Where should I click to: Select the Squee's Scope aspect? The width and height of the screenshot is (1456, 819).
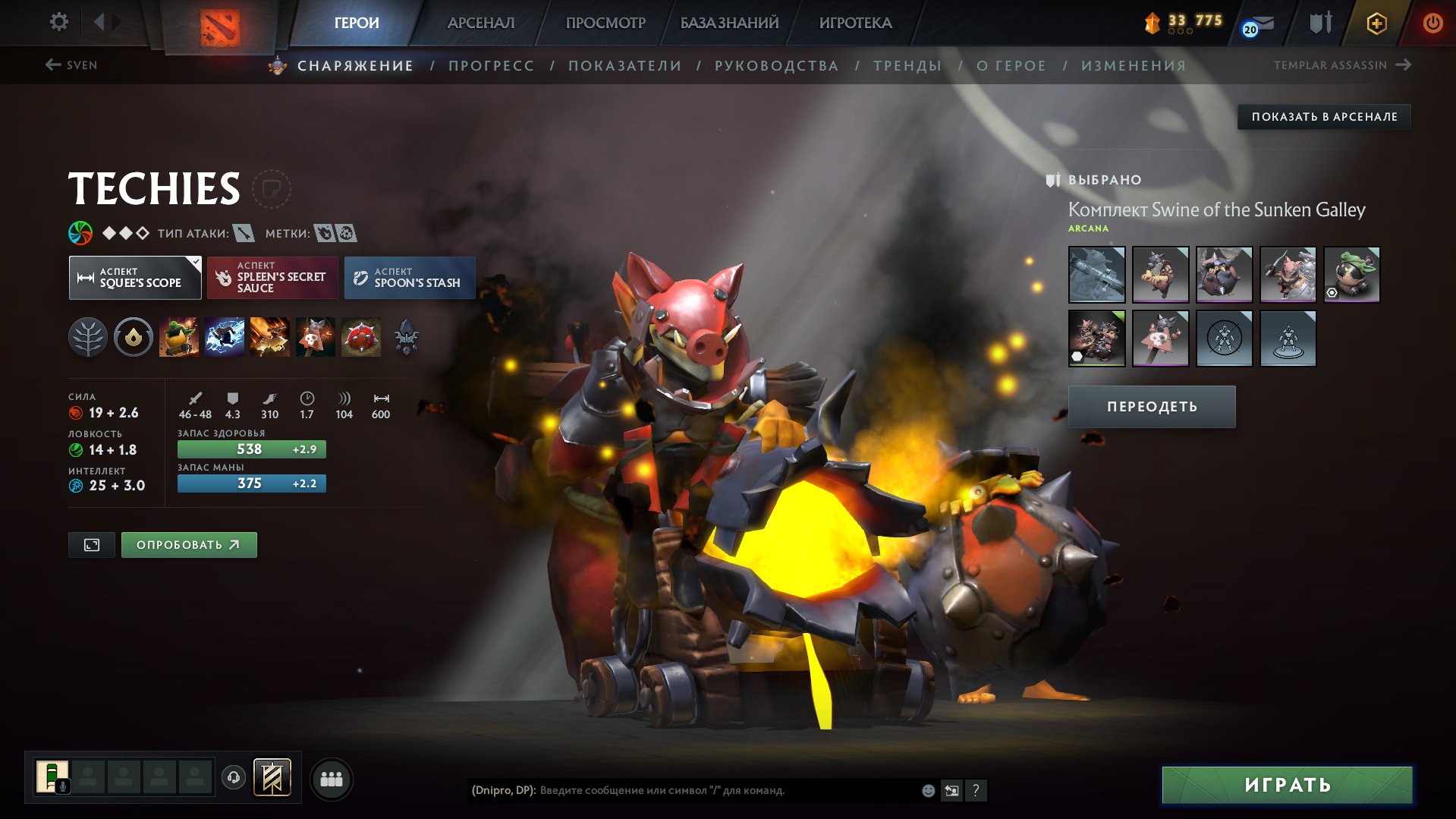point(135,278)
